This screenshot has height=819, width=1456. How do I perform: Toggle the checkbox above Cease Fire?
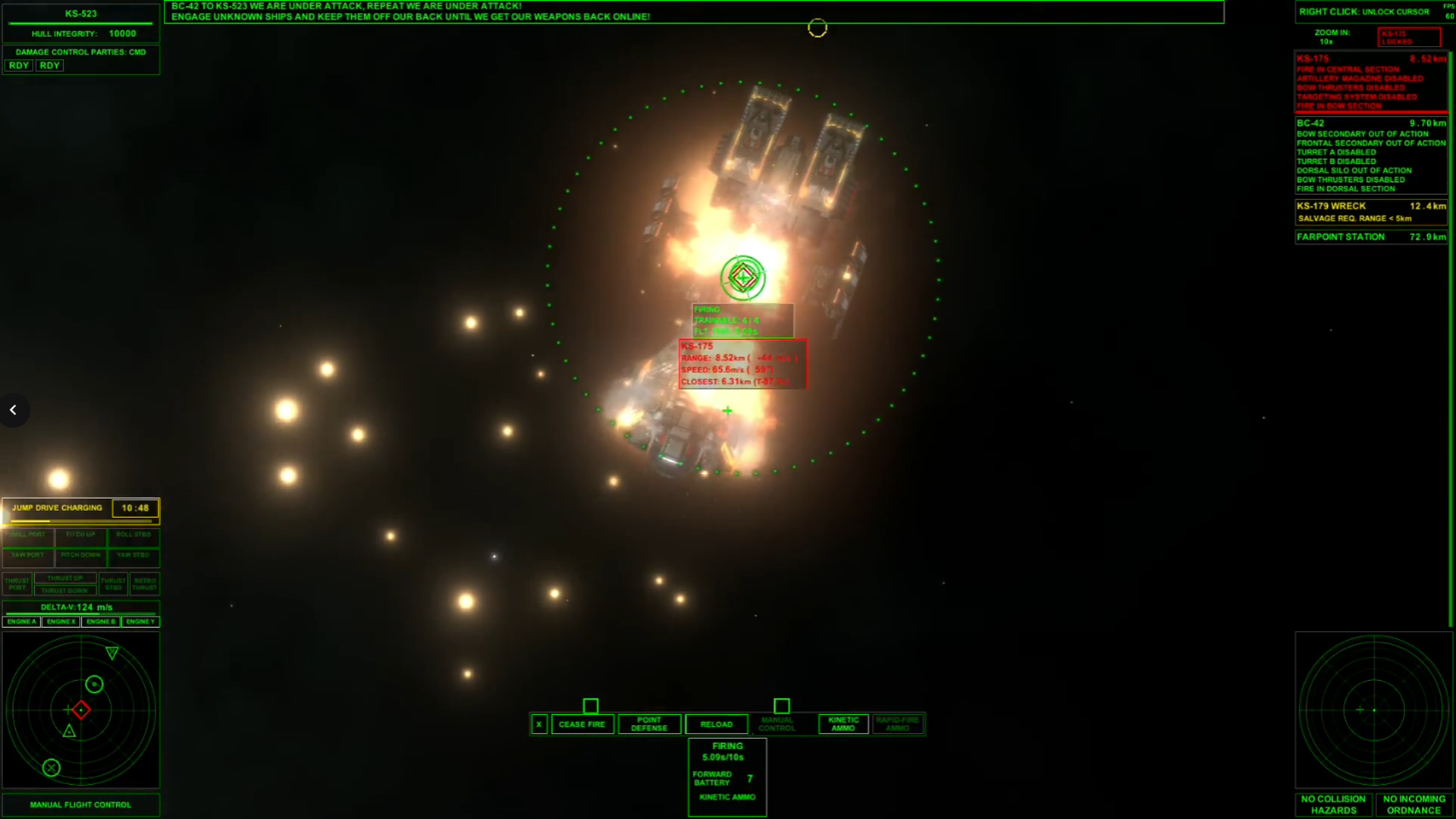pyautogui.click(x=591, y=706)
